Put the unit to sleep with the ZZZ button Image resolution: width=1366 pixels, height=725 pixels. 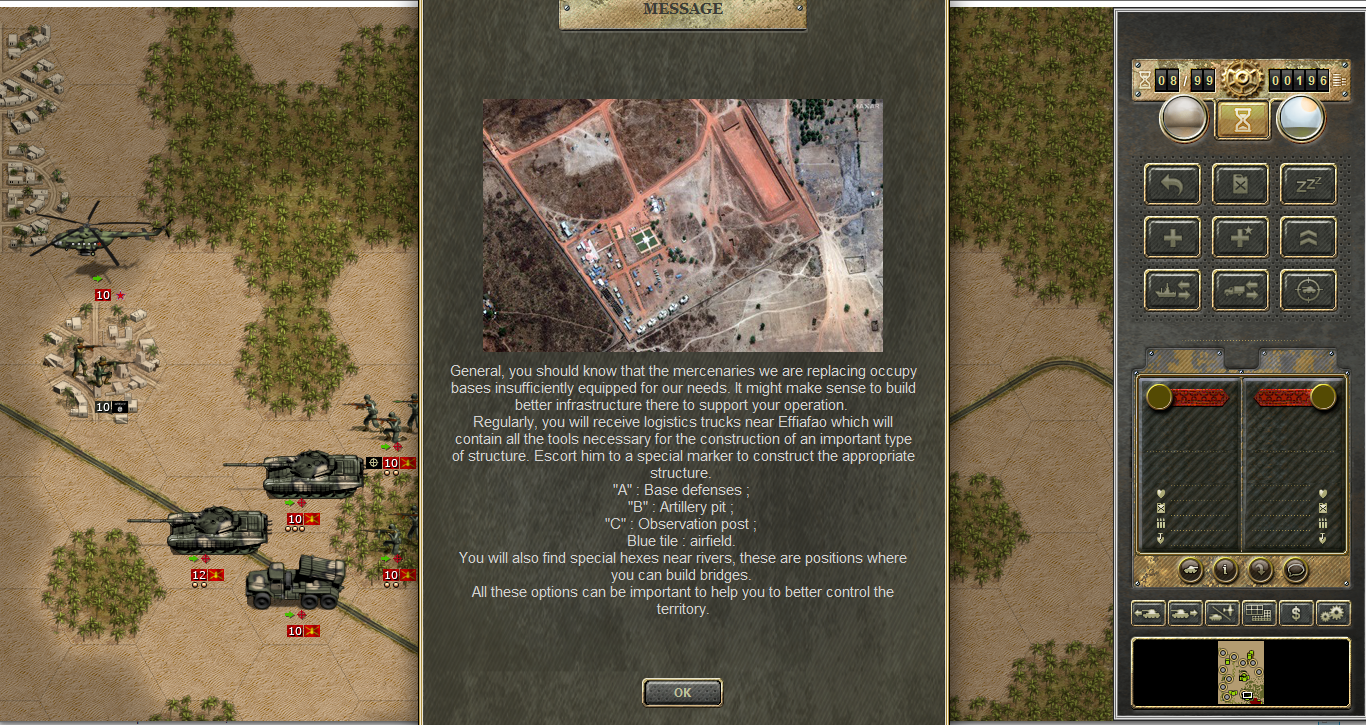pos(1308,185)
